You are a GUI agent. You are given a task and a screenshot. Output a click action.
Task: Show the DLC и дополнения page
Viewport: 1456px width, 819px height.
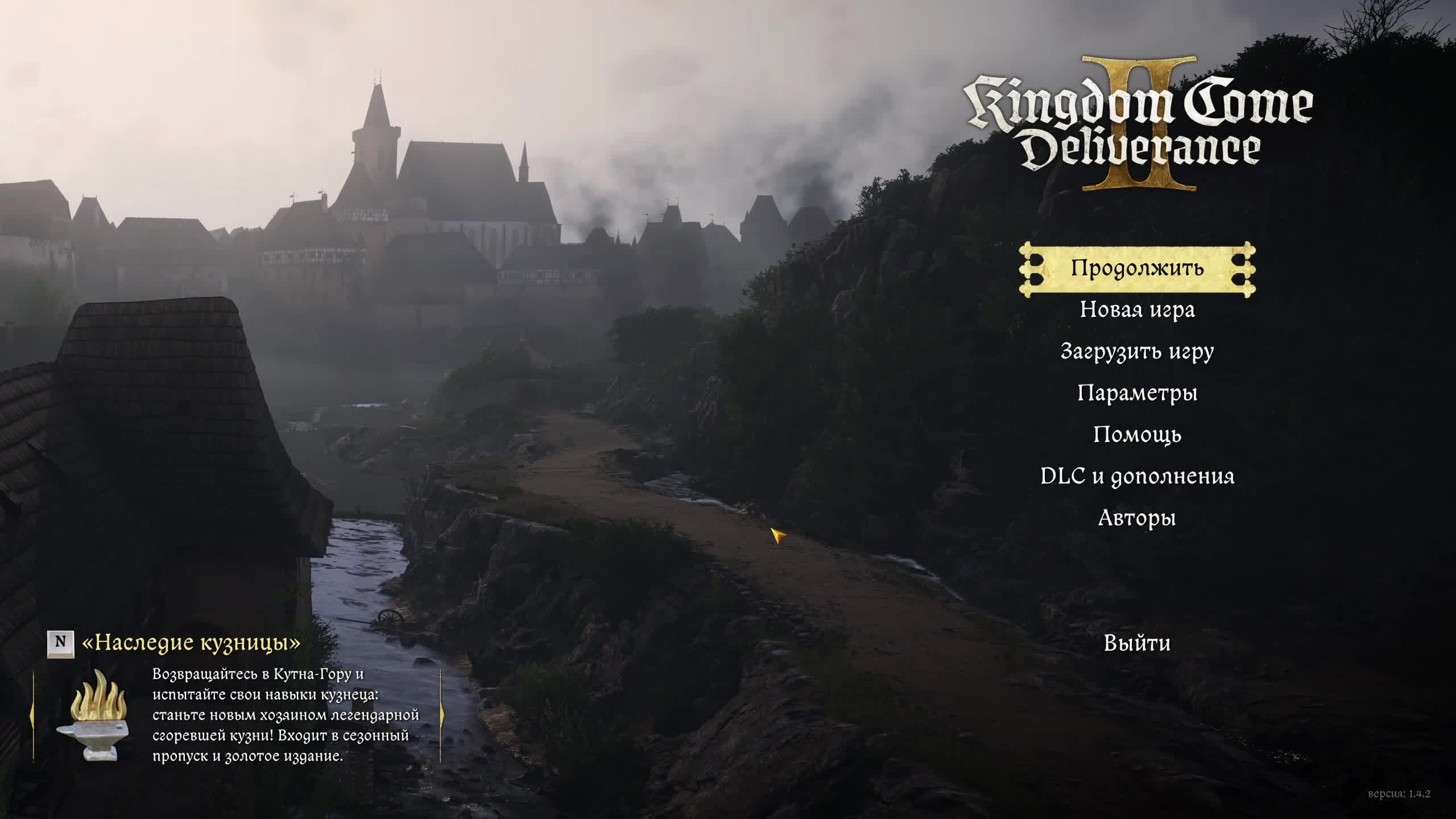pyautogui.click(x=1137, y=477)
